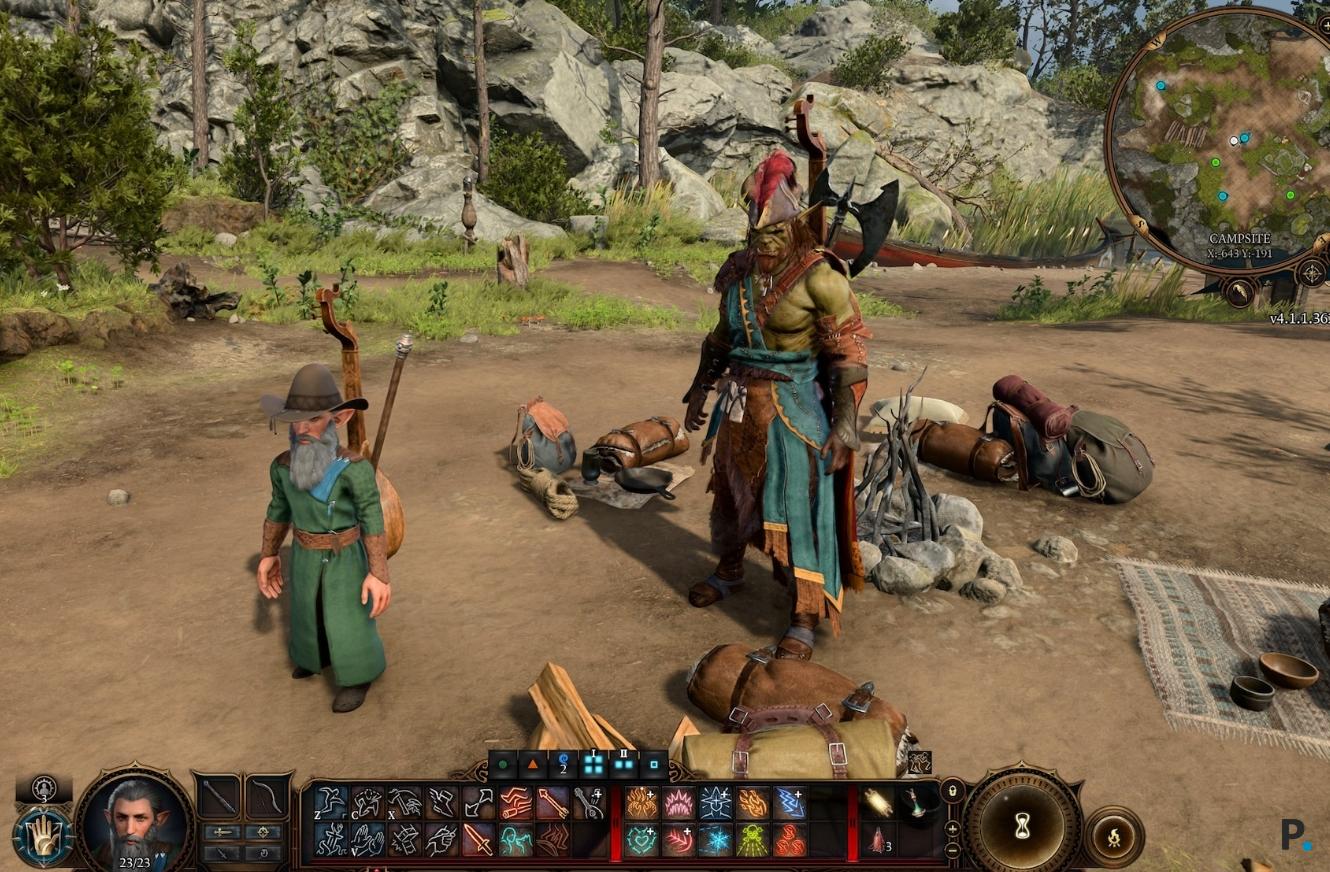The height and width of the screenshot is (872, 1330).
Task: Select the orange triangle bonus action filter
Action: tap(532, 765)
